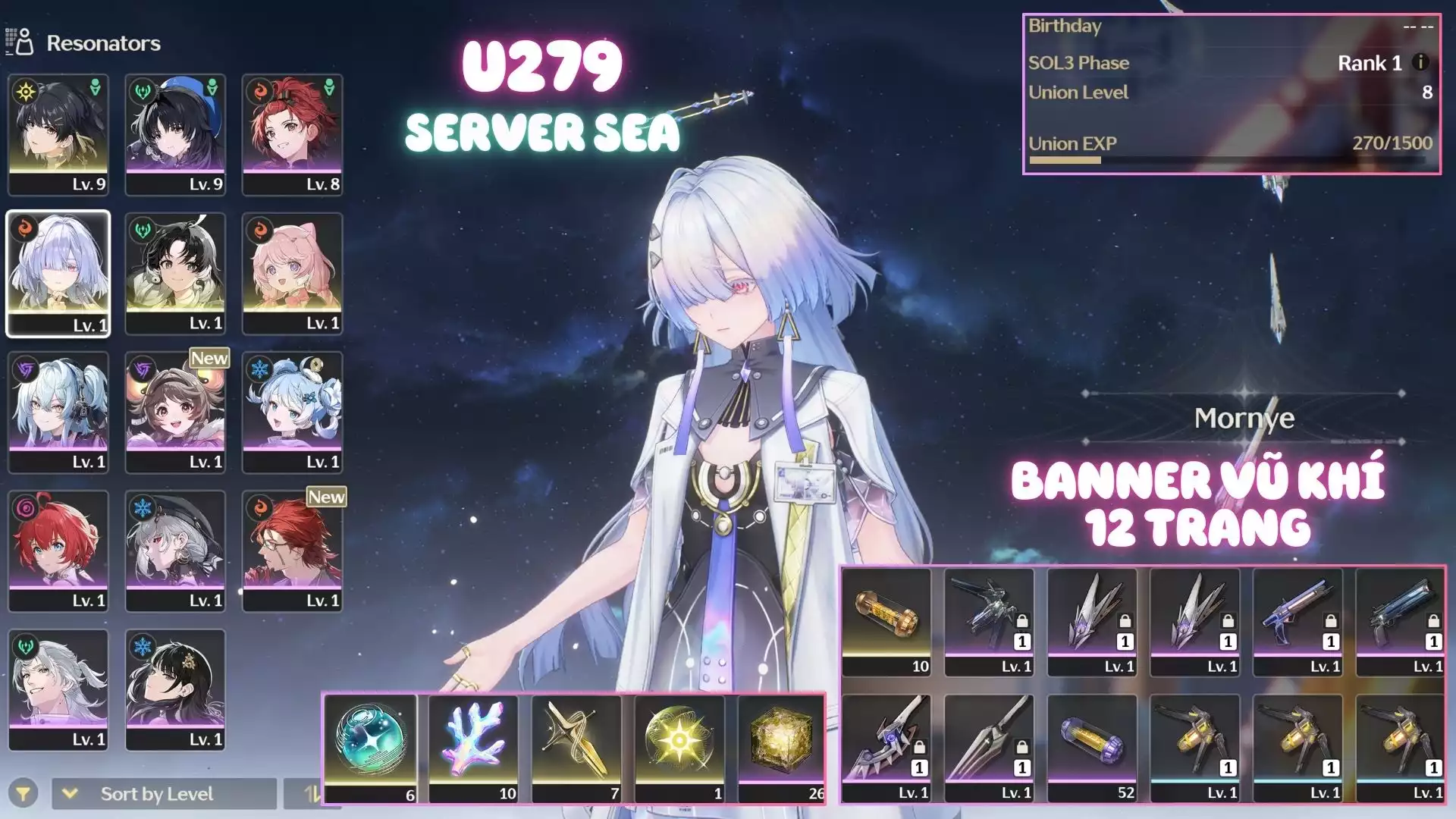1456x819 pixels.
Task: Select the silver-haired male Aero resonator
Action: (58, 689)
